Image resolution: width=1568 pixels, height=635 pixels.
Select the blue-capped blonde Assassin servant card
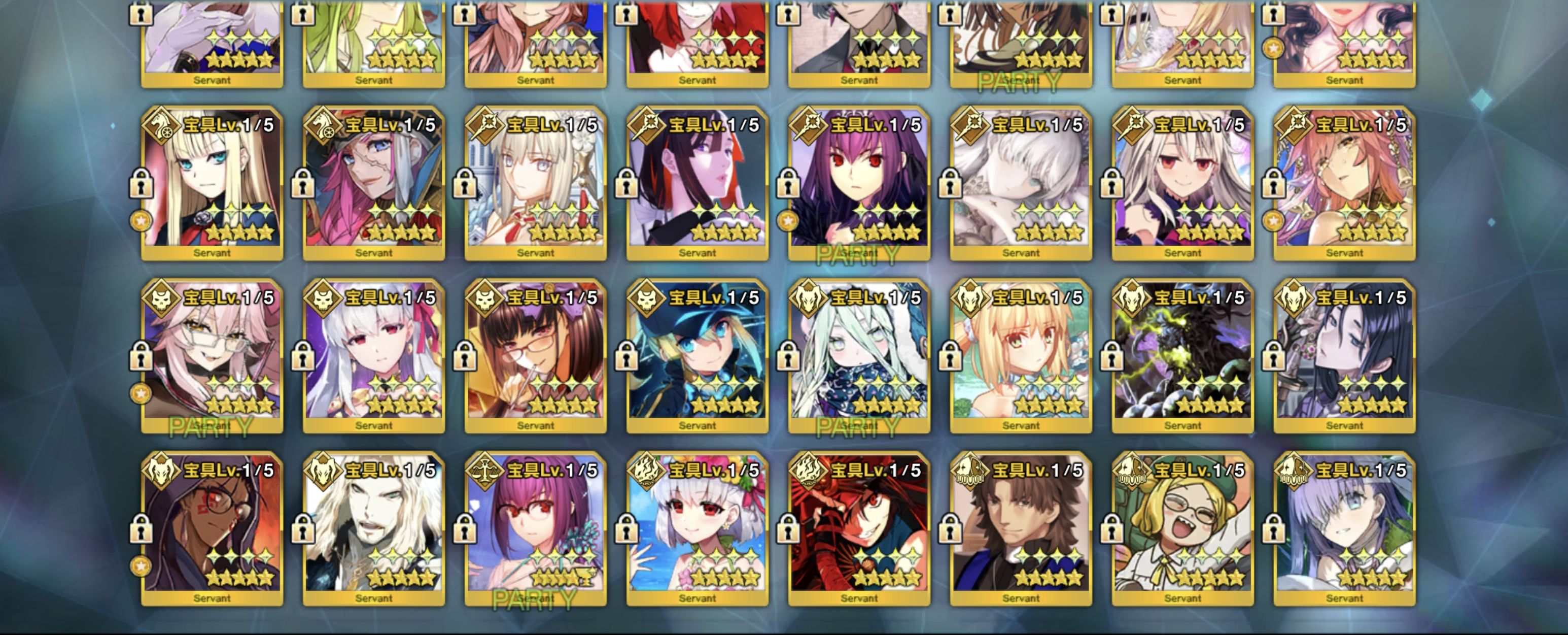click(697, 355)
